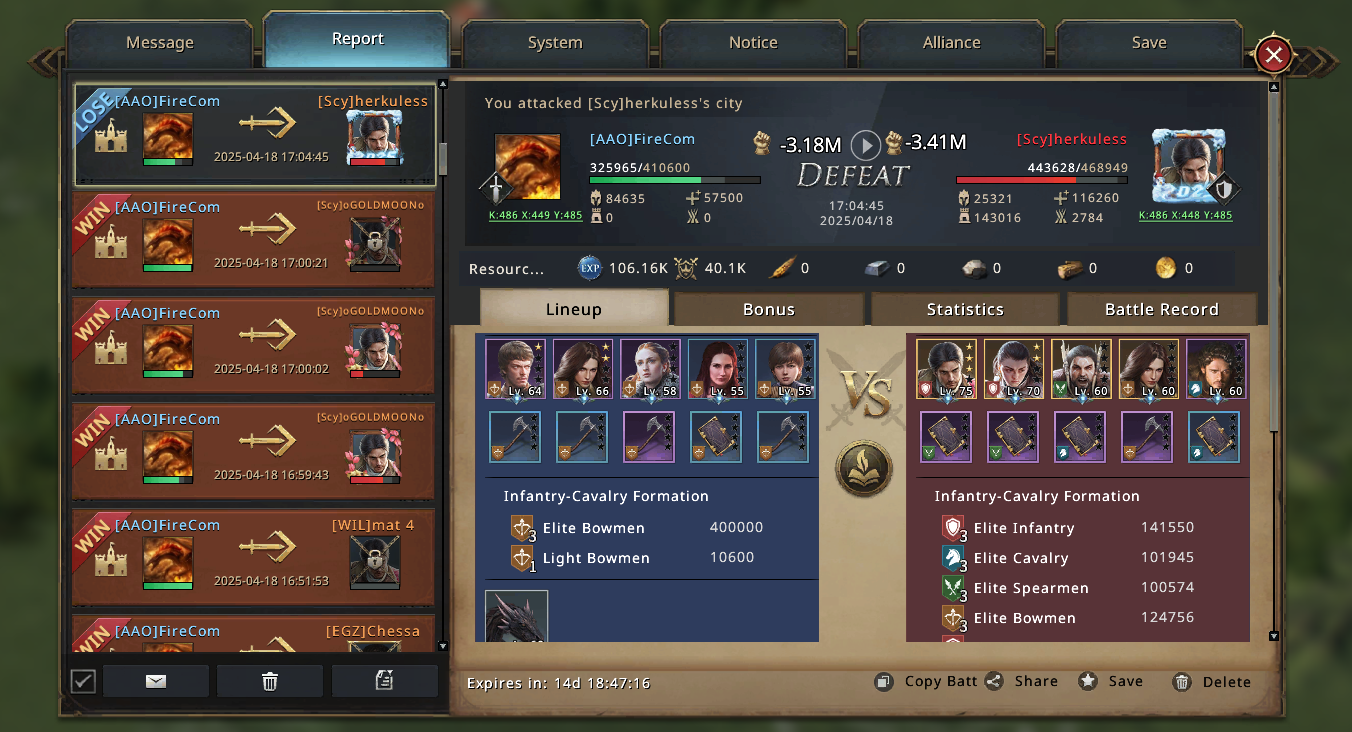Open the System tab
This screenshot has width=1352, height=732.
coord(555,43)
